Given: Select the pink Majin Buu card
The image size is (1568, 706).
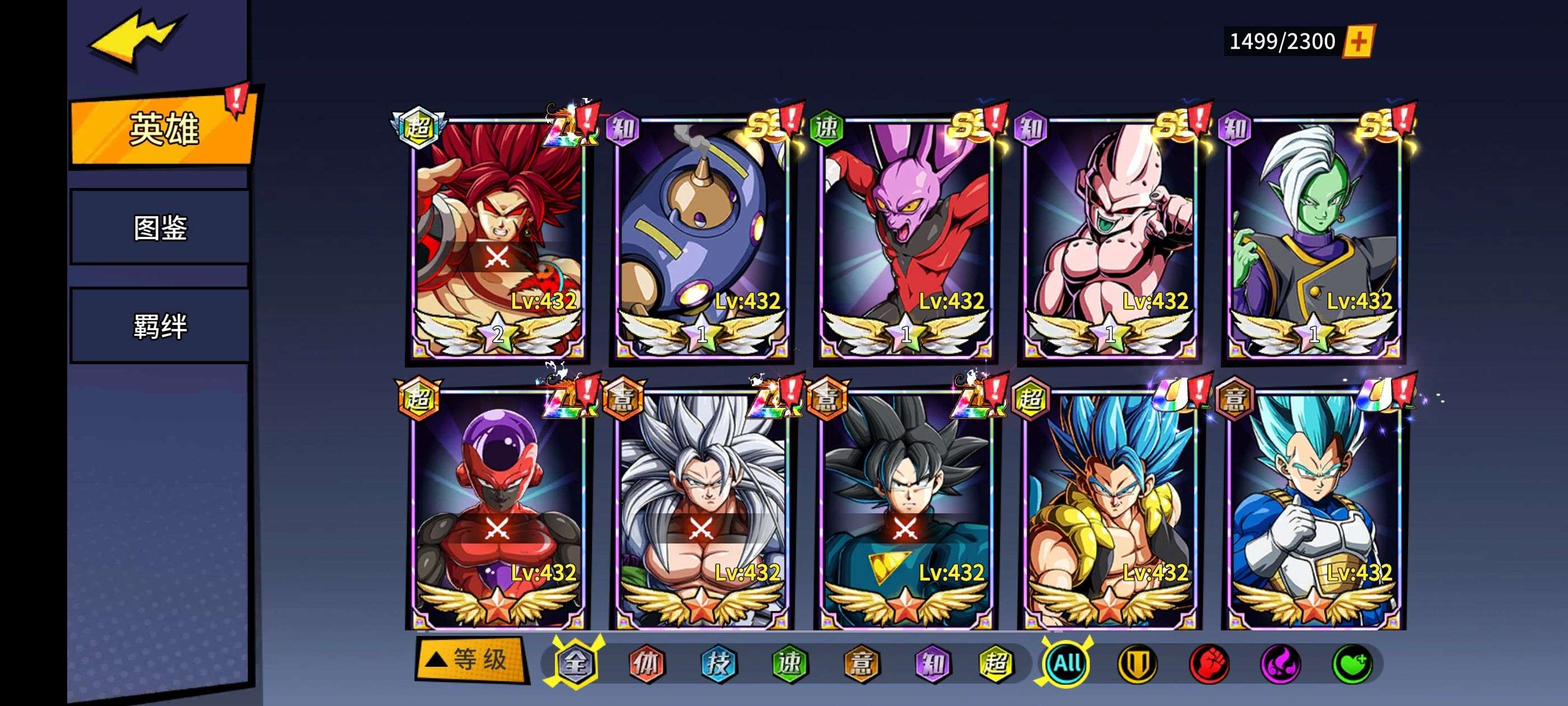Looking at the screenshot, I should [x=1110, y=238].
